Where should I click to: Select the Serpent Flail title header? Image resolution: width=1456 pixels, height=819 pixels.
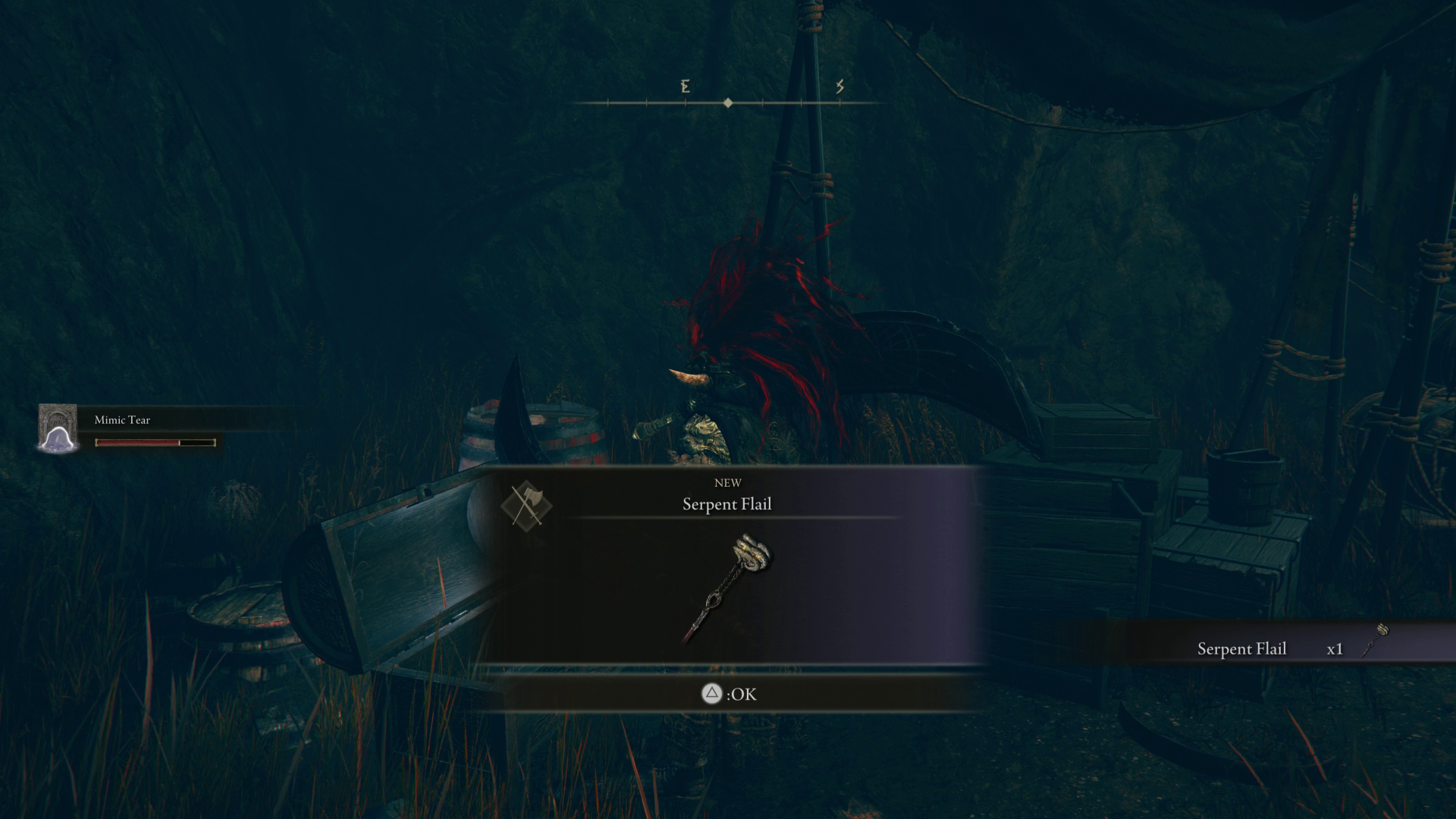(726, 504)
